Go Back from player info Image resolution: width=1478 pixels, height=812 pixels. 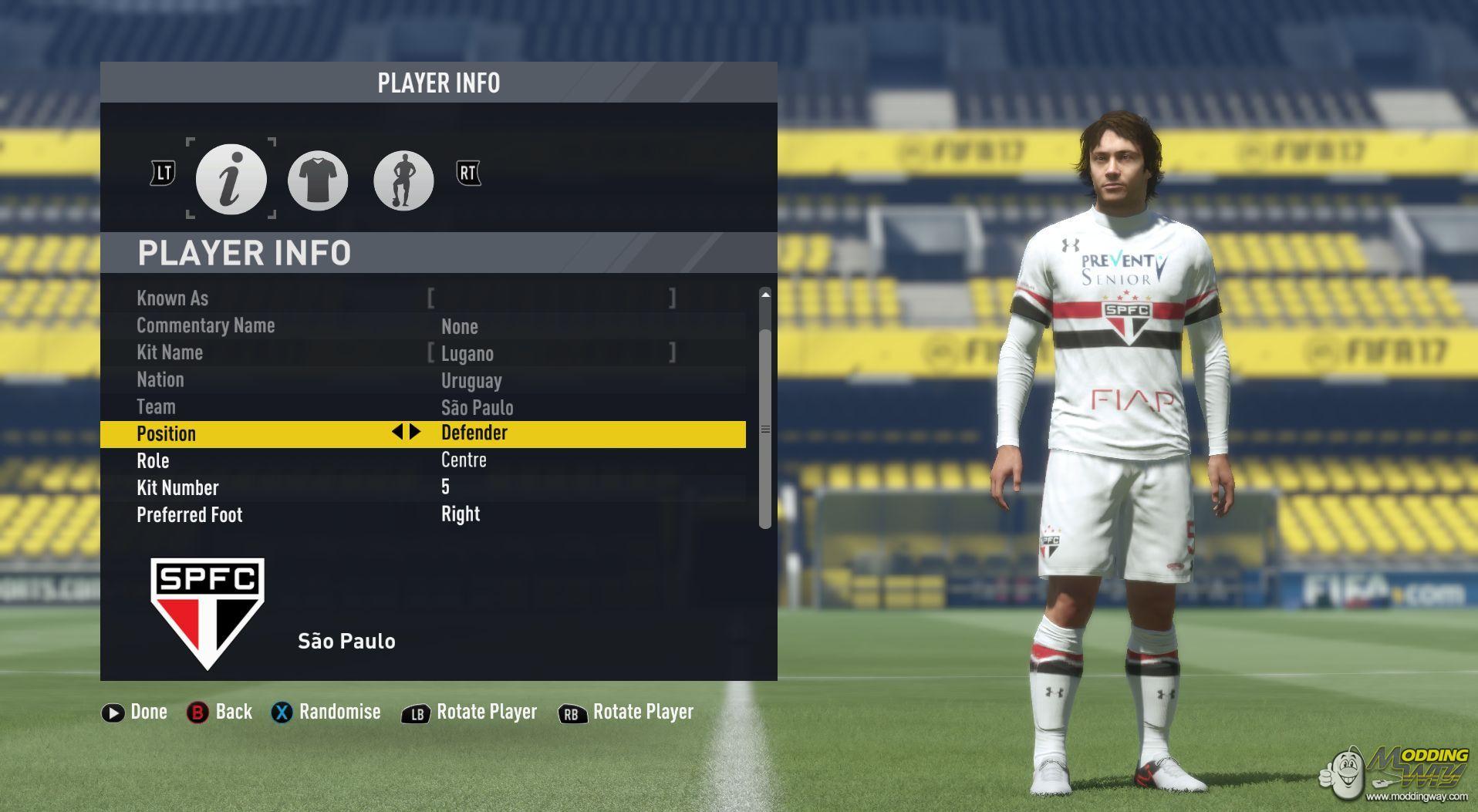point(220,712)
